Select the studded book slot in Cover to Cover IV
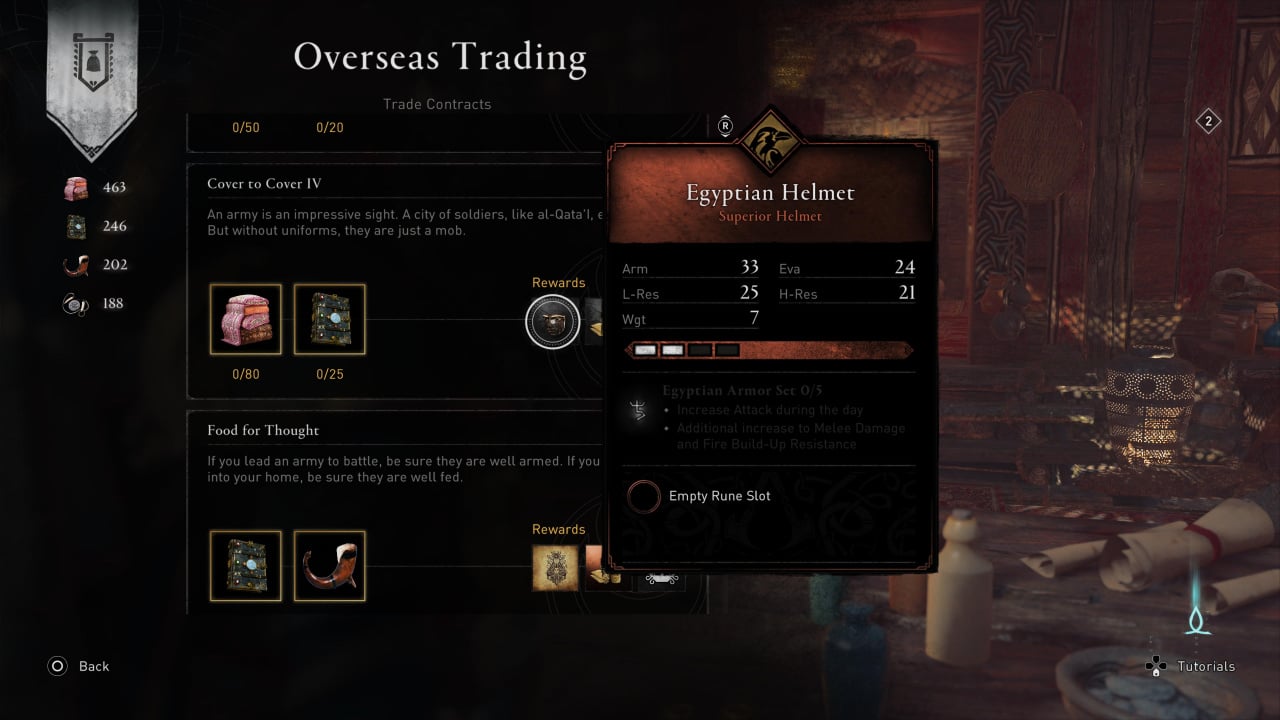 pos(329,319)
